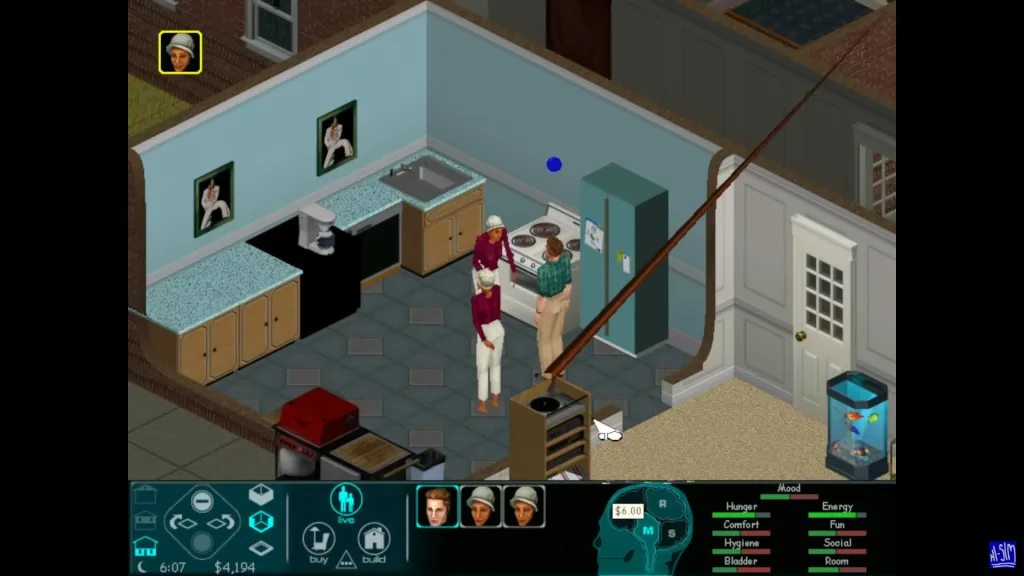Switch to Buy mode
The image size is (1024, 576).
point(317,541)
